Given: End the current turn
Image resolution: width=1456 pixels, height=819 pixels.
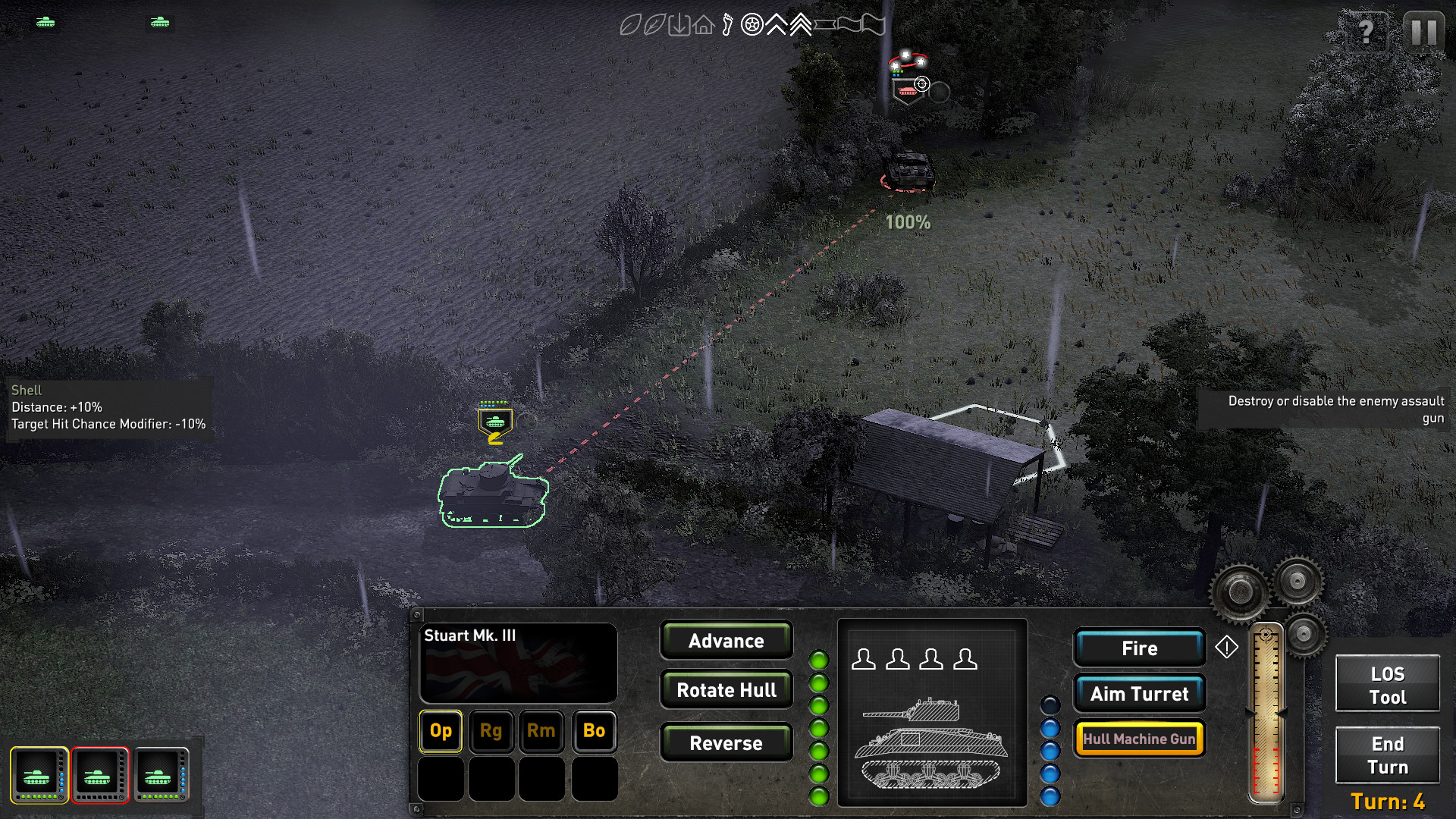Looking at the screenshot, I should [x=1387, y=755].
